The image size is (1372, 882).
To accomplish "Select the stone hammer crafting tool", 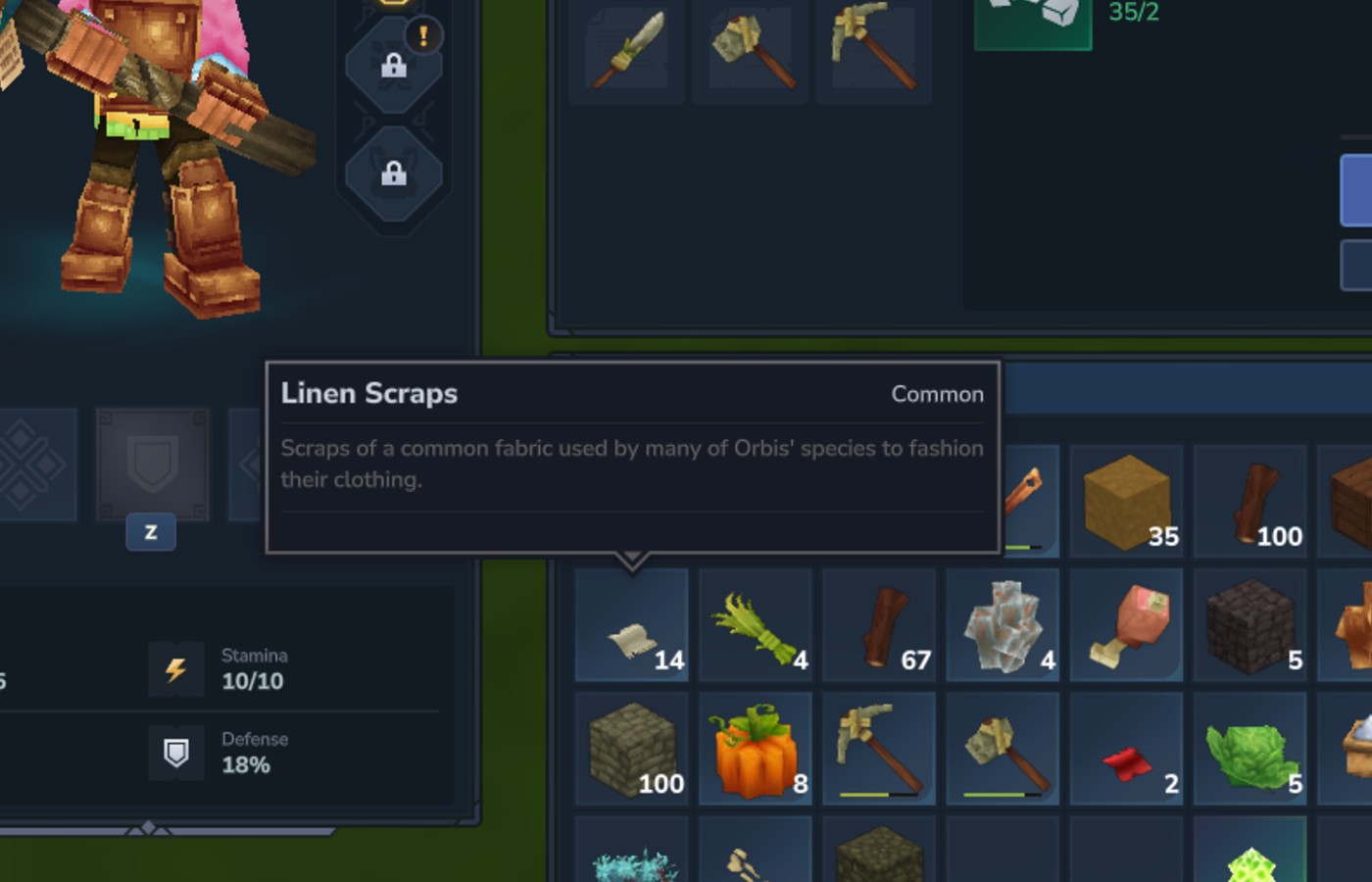I will 750,51.
